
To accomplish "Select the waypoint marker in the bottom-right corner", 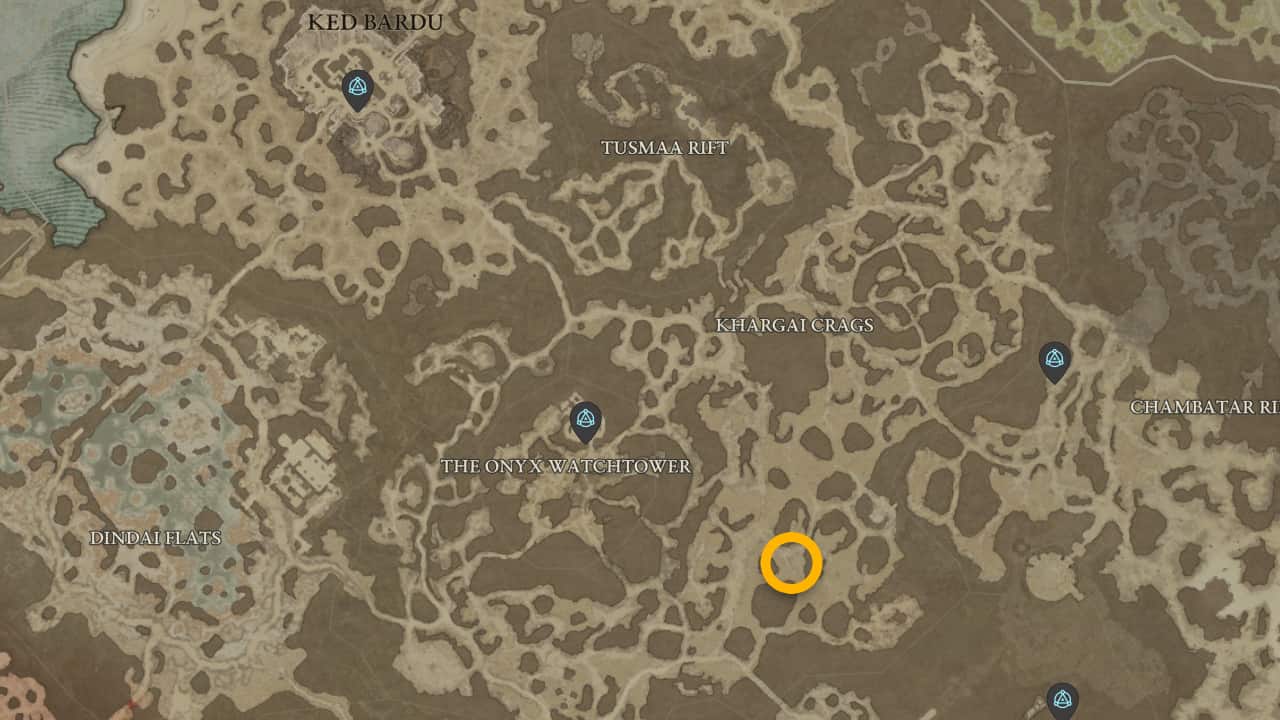I will (1064, 699).
